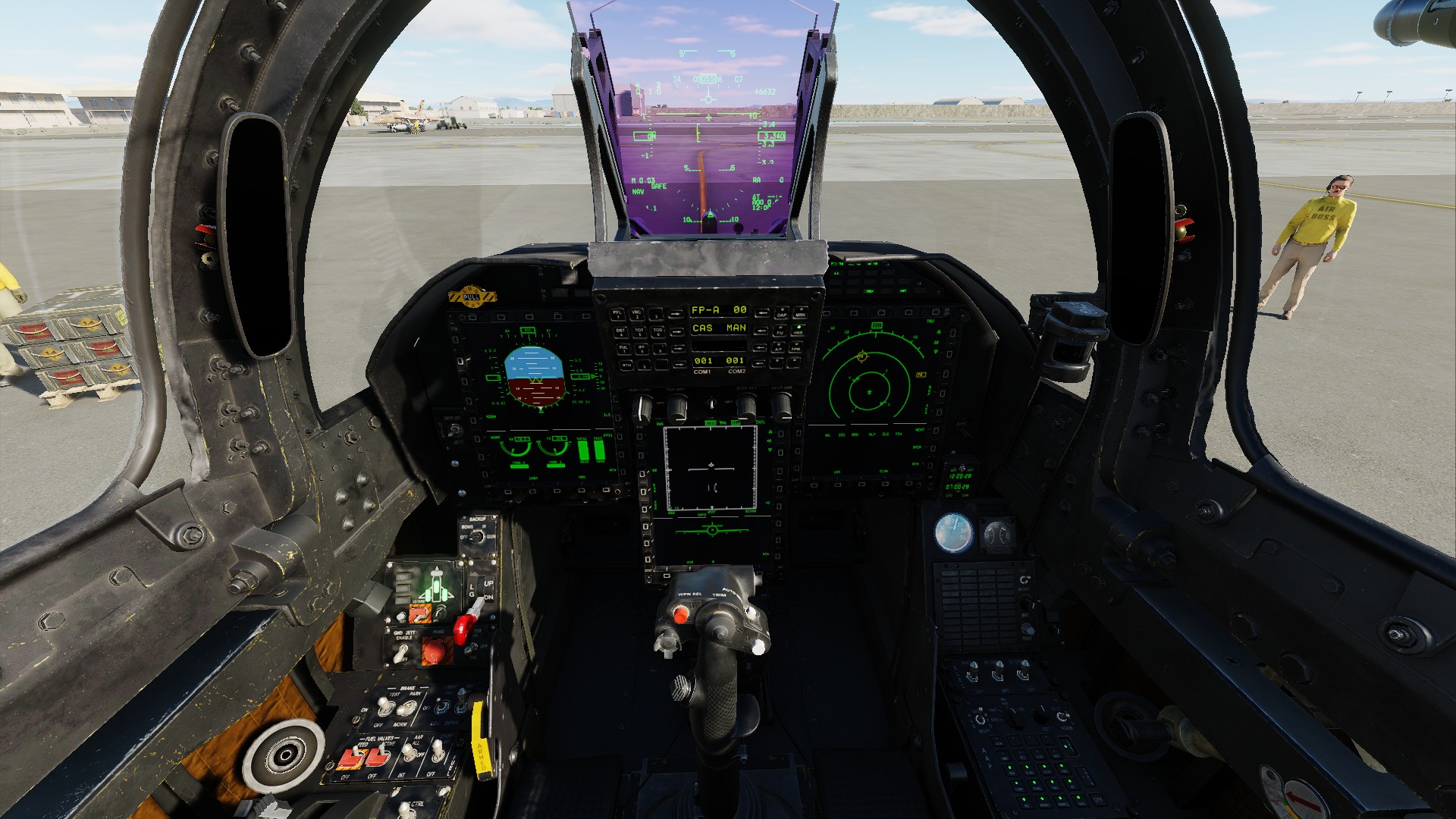Turn the DAY/NIGHT knob on the caution panel
The height and width of the screenshot is (819, 1456).
click(1024, 579)
